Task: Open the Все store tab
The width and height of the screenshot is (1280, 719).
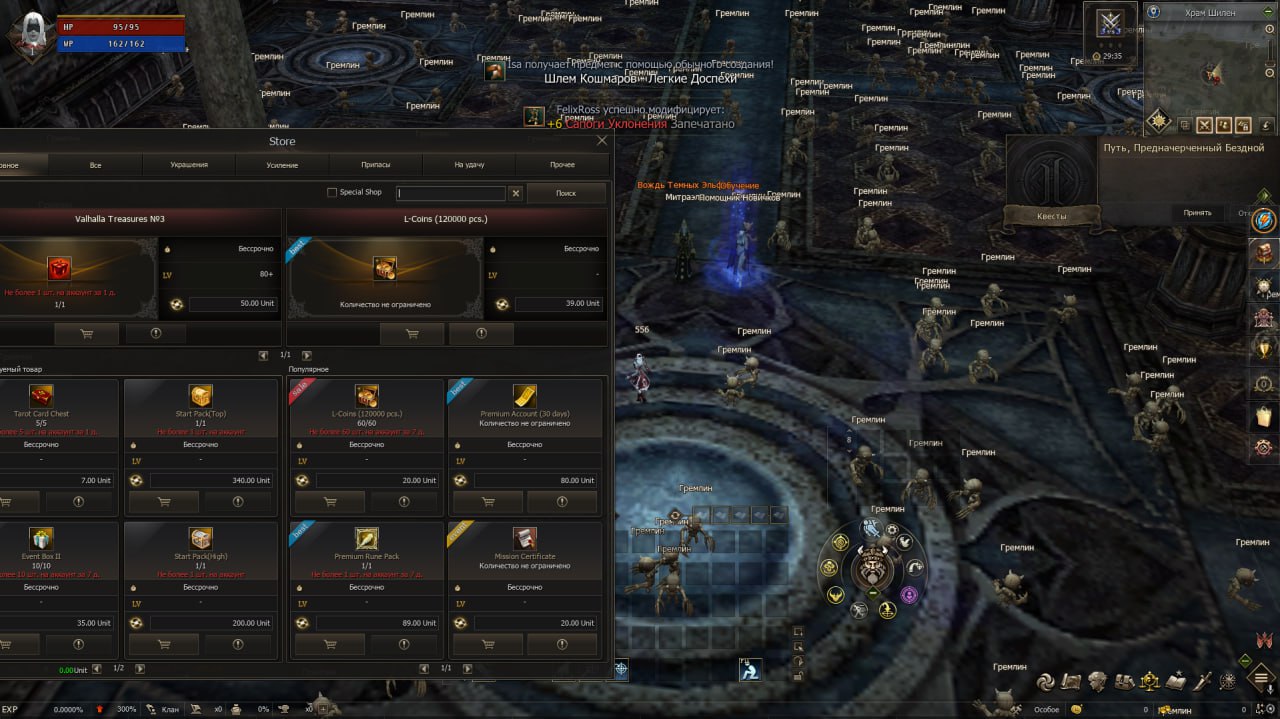Action: click(x=95, y=164)
